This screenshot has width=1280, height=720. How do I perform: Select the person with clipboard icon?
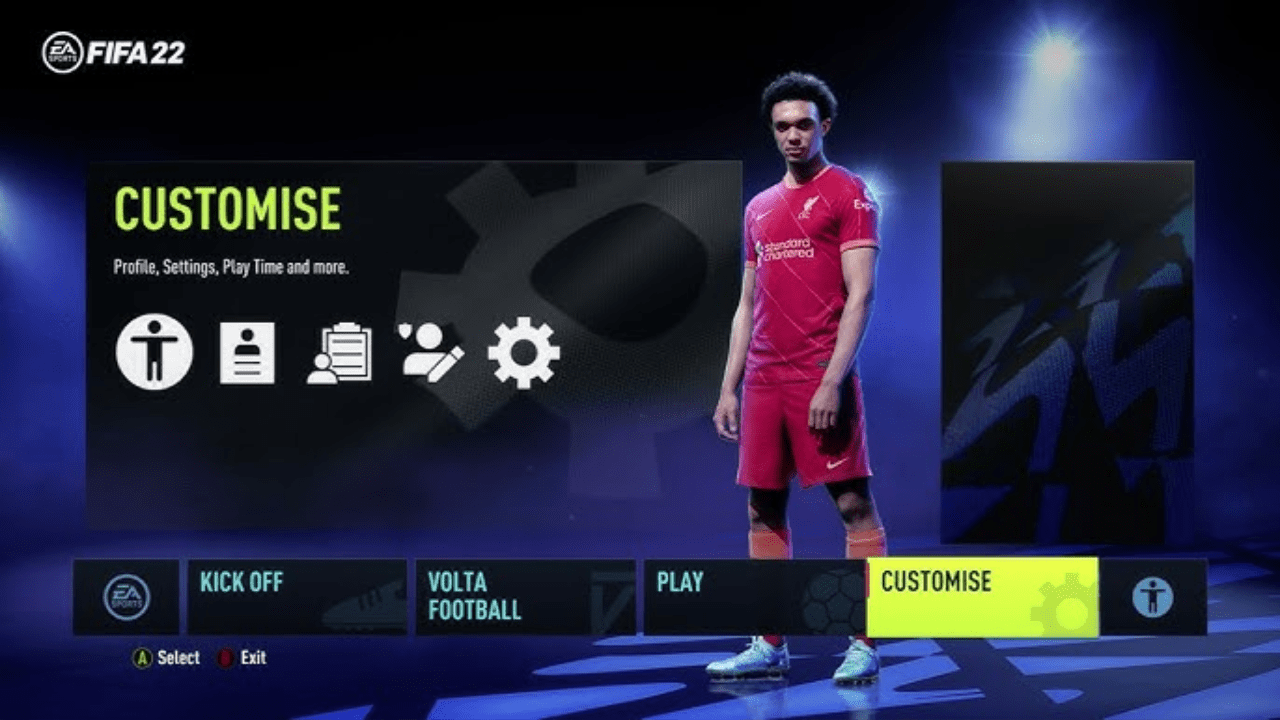click(339, 354)
